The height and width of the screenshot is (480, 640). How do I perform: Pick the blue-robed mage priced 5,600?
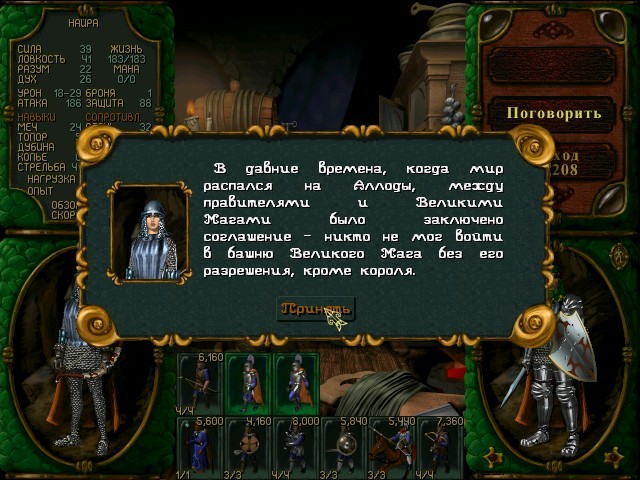click(201, 445)
